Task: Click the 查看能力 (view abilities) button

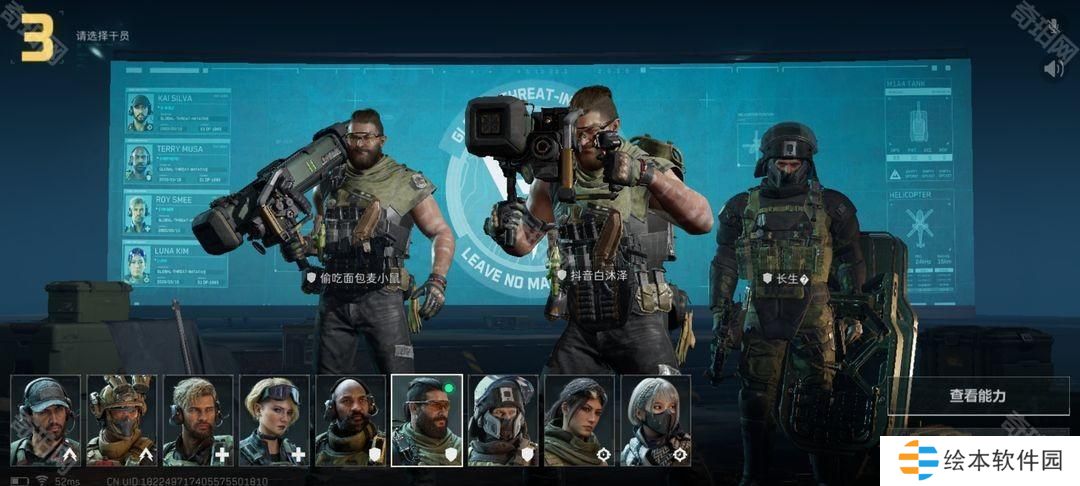Action: 978,396
